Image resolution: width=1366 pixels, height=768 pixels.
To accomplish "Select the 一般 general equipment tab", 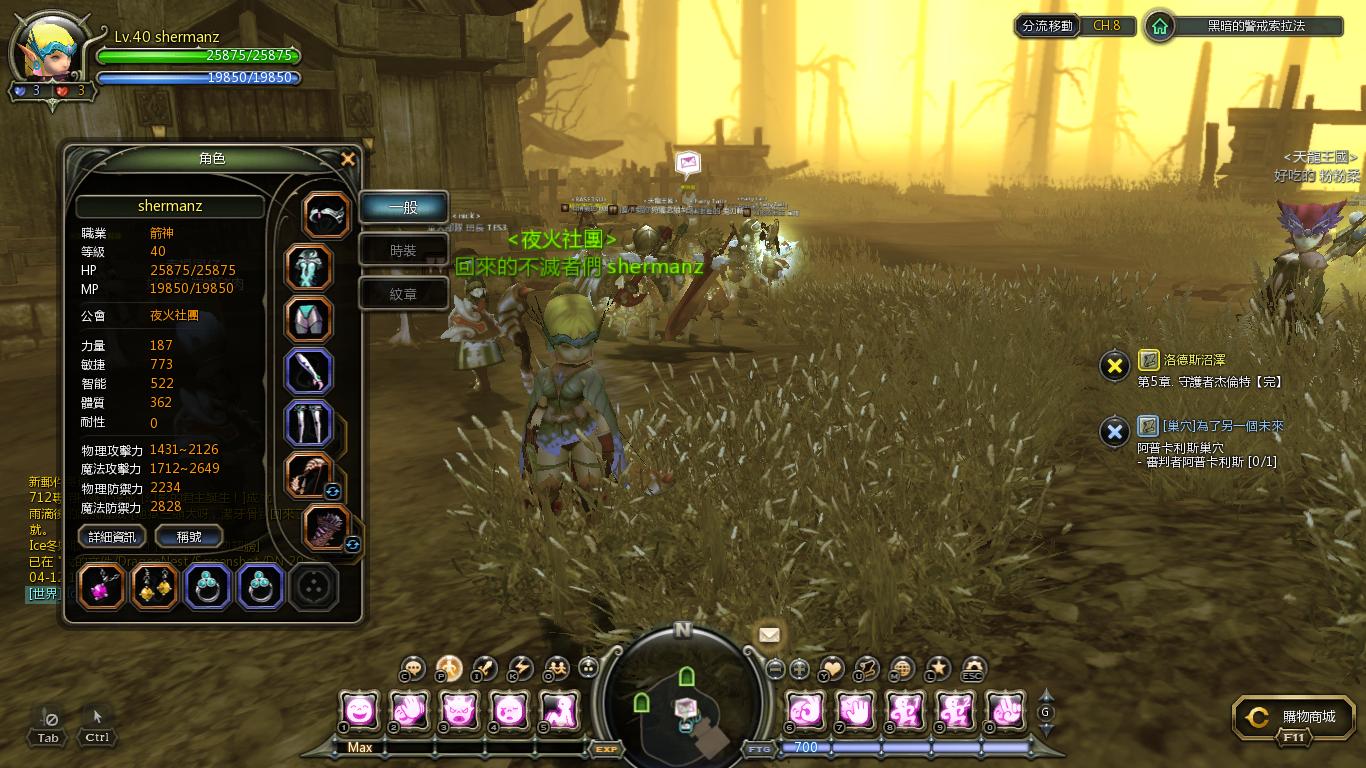I will (x=403, y=207).
